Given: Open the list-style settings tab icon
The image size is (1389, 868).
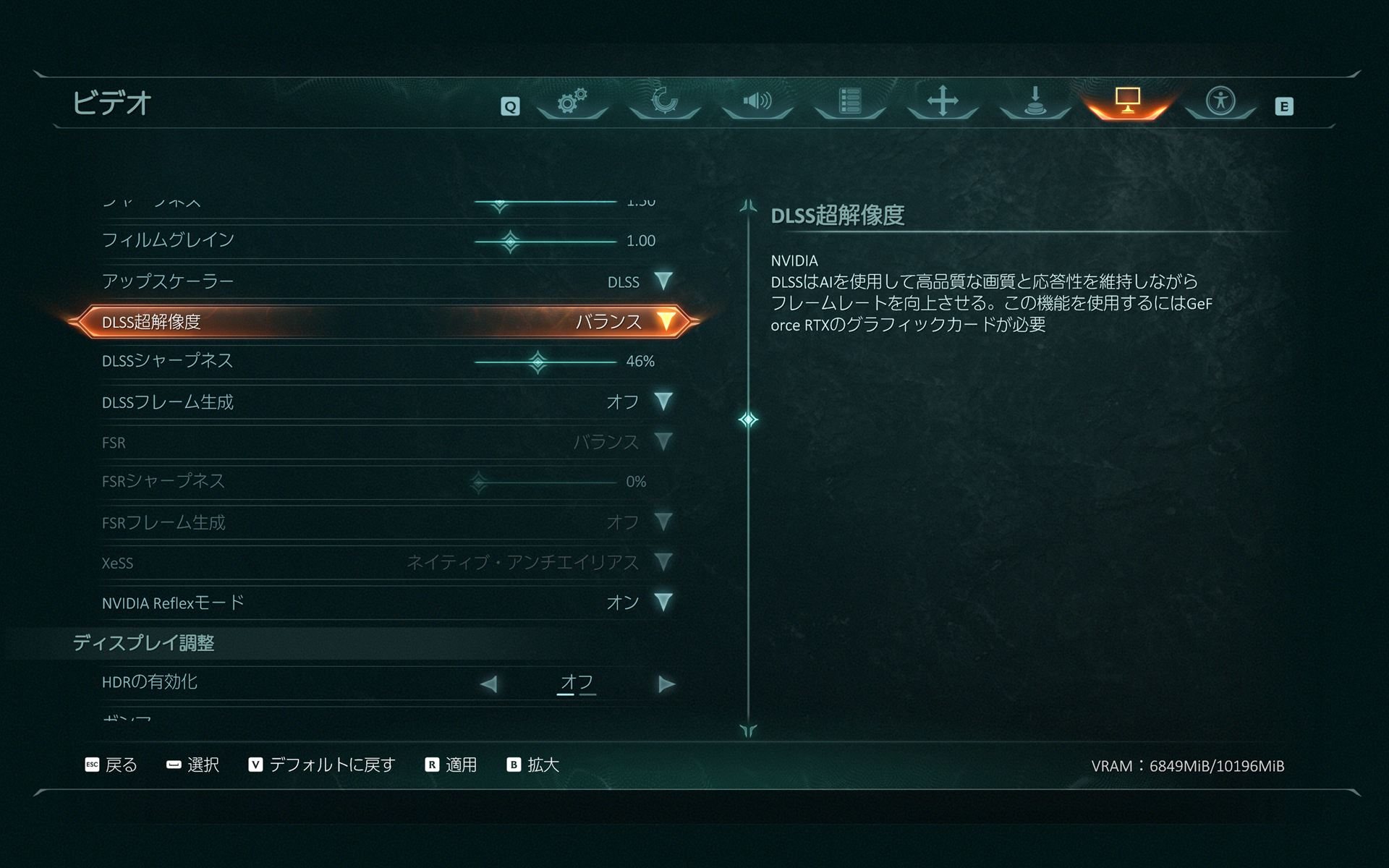Looking at the screenshot, I should pyautogui.click(x=849, y=103).
